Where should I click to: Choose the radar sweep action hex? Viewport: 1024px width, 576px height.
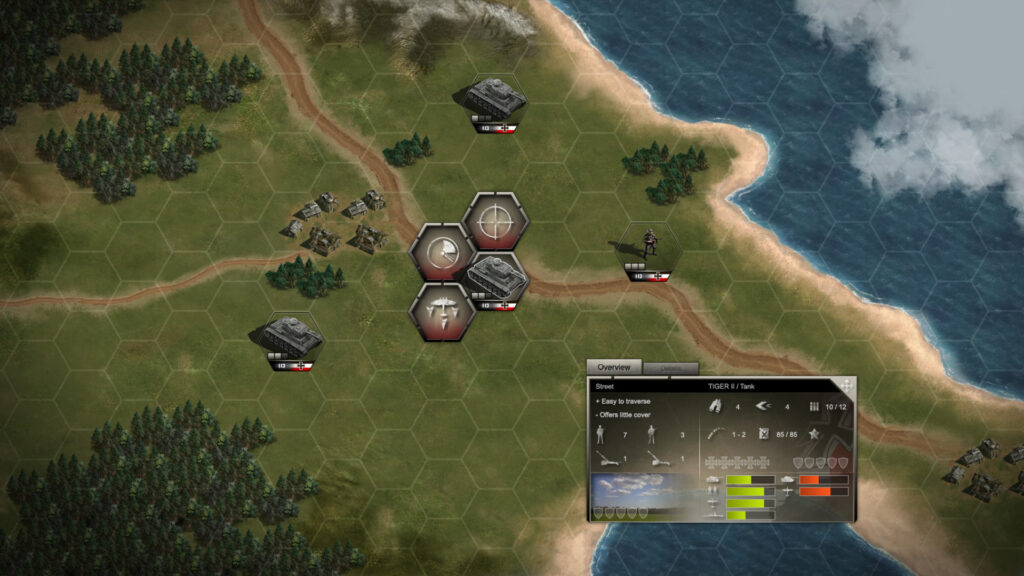pyautogui.click(x=443, y=251)
